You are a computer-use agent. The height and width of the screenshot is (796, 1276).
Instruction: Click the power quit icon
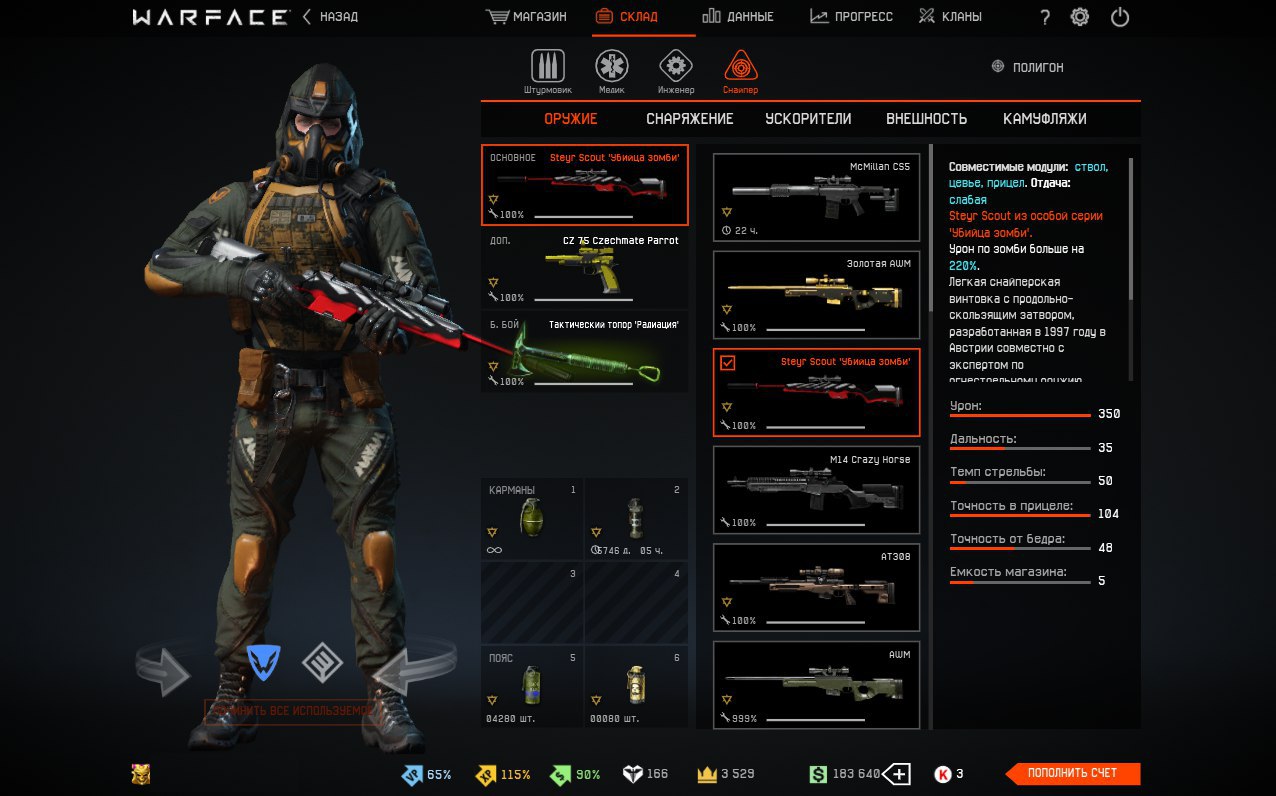[x=1120, y=17]
